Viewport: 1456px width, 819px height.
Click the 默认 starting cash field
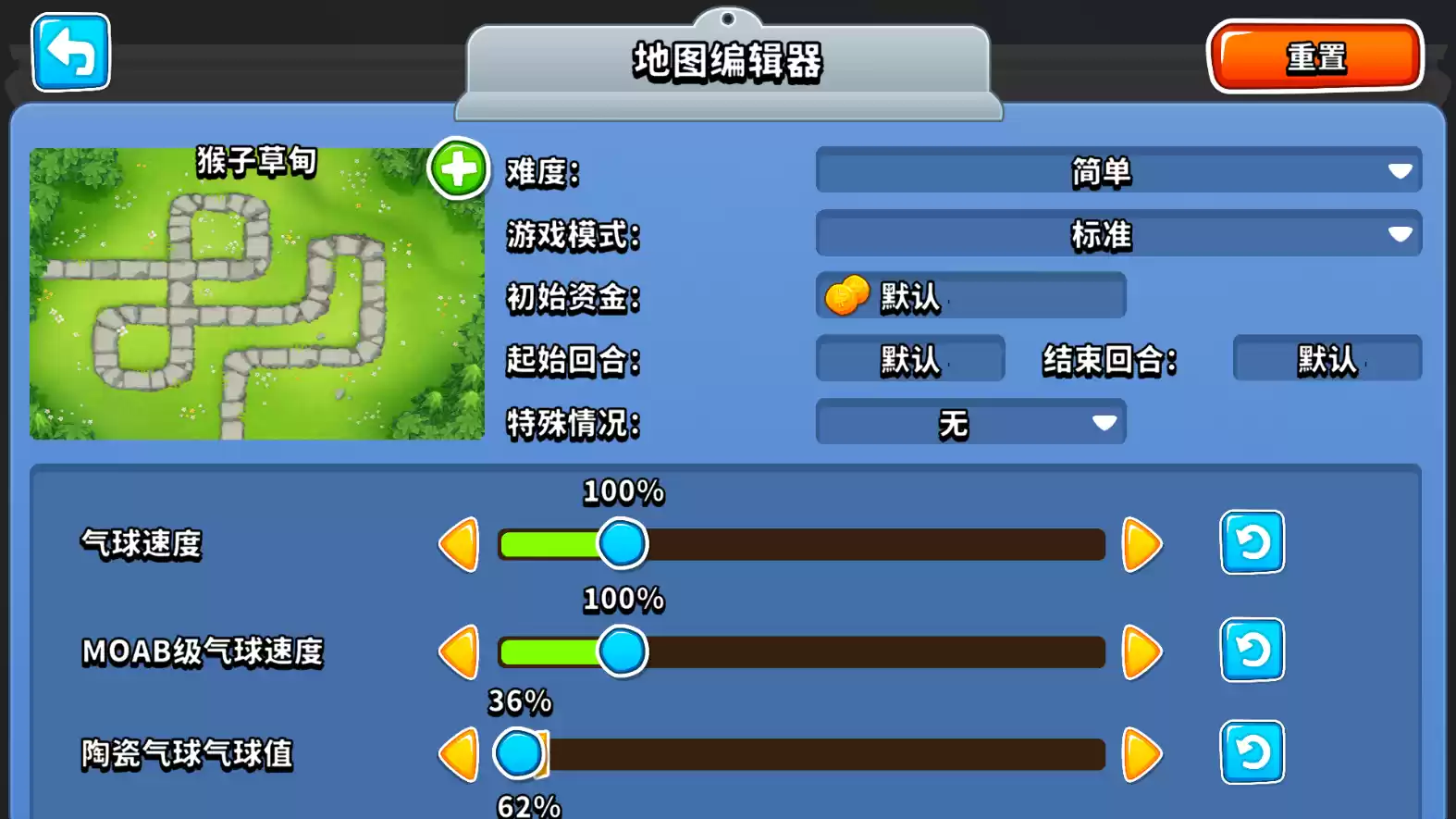969,296
